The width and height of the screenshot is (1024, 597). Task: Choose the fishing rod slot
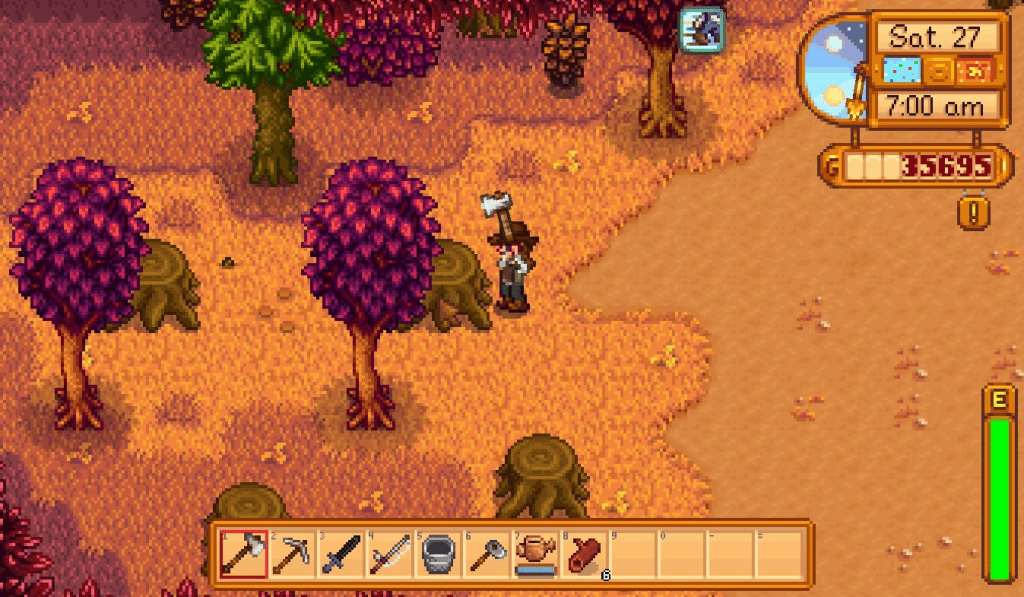pyautogui.click(x=391, y=553)
